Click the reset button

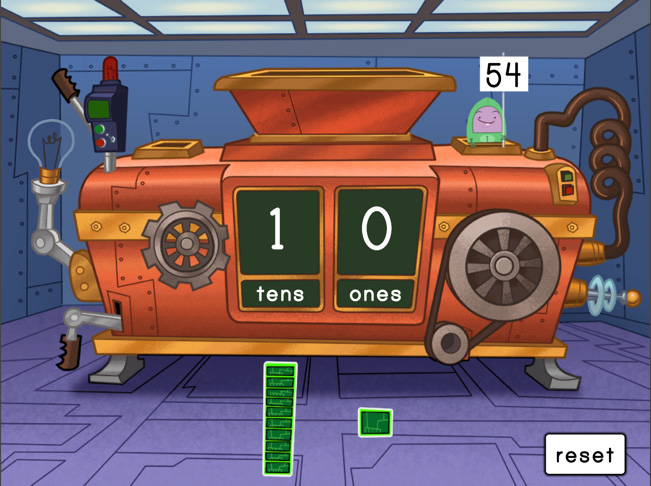tap(585, 455)
